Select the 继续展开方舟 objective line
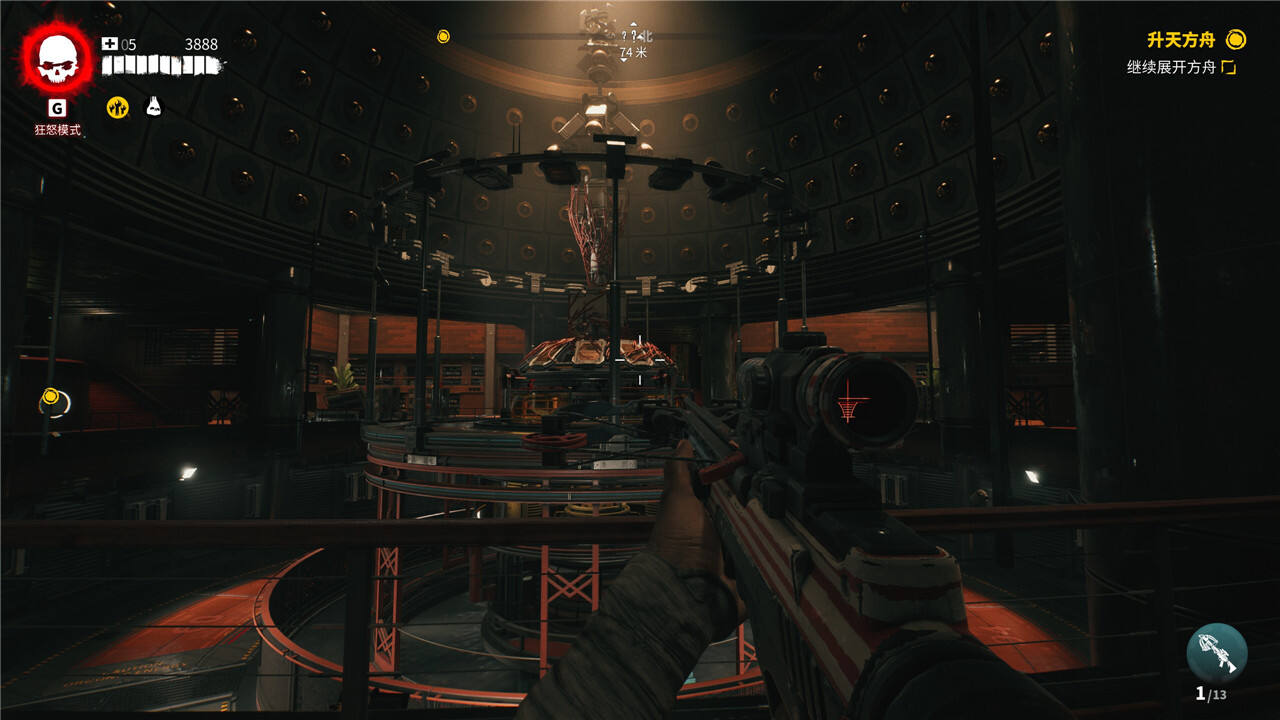 coord(1170,67)
